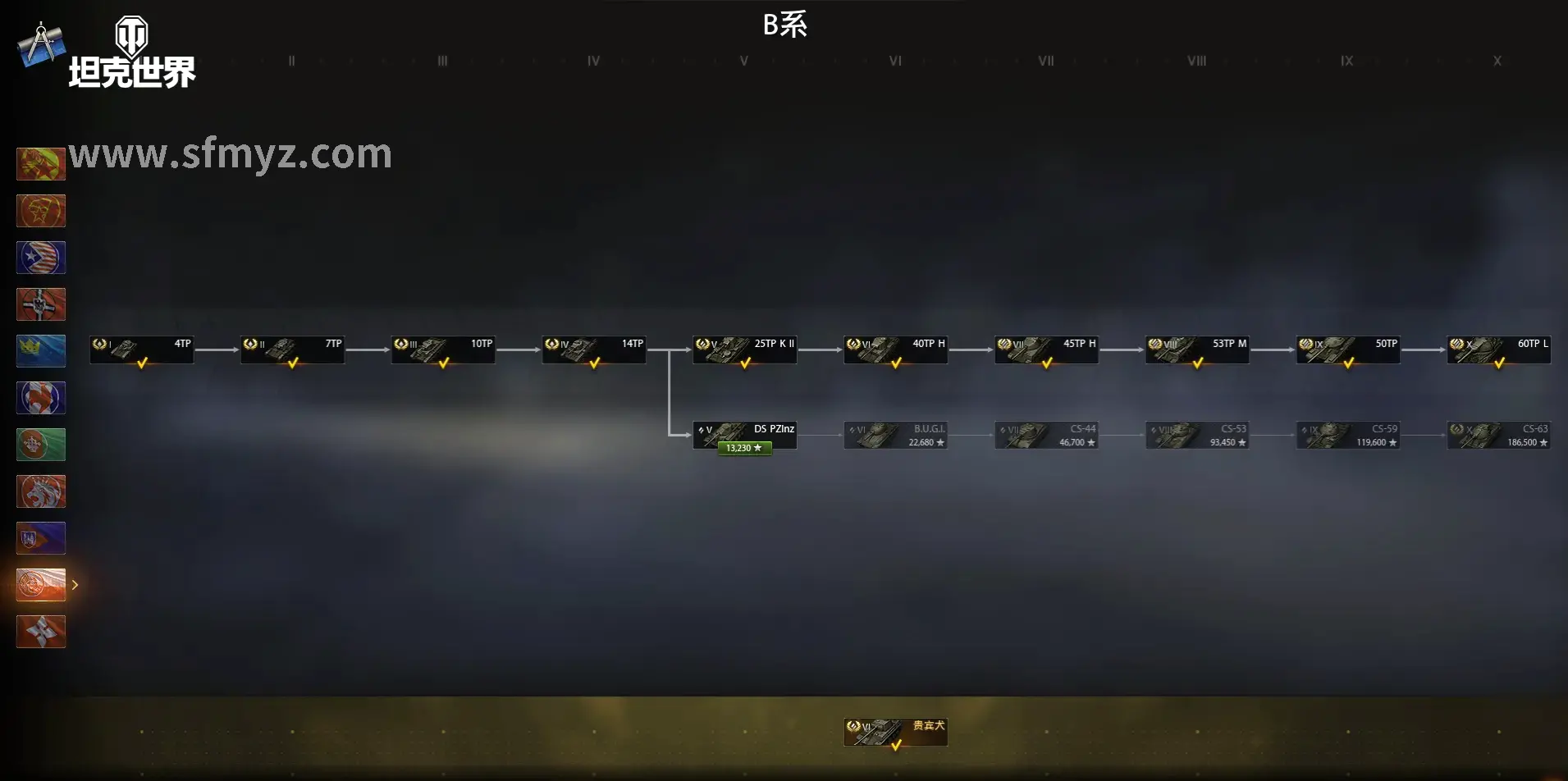The image size is (1568, 781).
Task: Select the tier VI column header
Action: tap(894, 60)
